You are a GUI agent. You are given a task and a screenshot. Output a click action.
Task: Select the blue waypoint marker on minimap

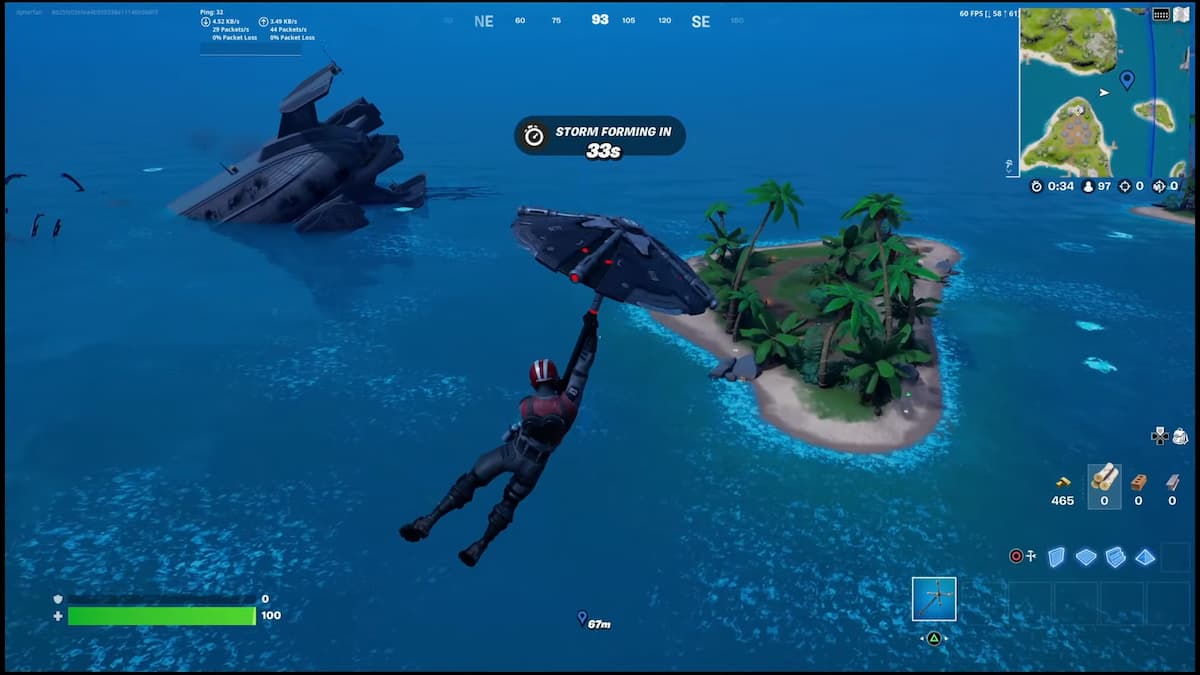[x=1127, y=79]
